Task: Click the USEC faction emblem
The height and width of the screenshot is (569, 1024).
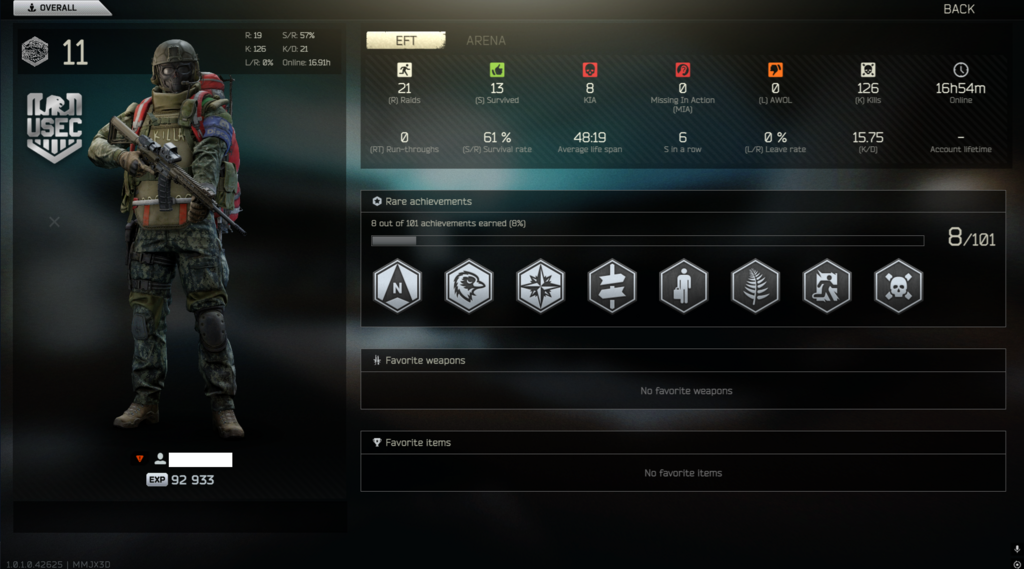Action: coord(54,127)
